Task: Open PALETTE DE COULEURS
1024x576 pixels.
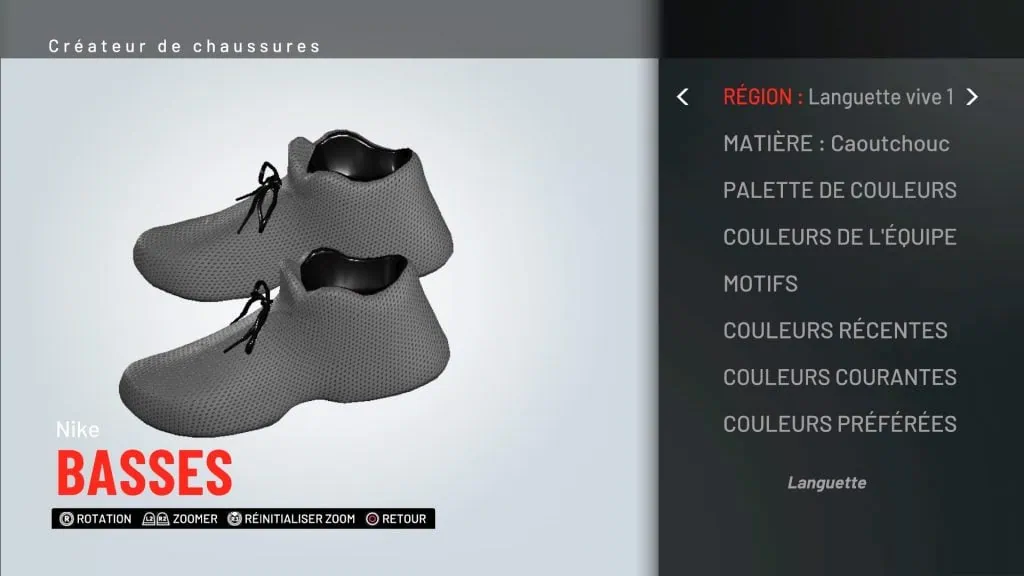Action: click(840, 190)
